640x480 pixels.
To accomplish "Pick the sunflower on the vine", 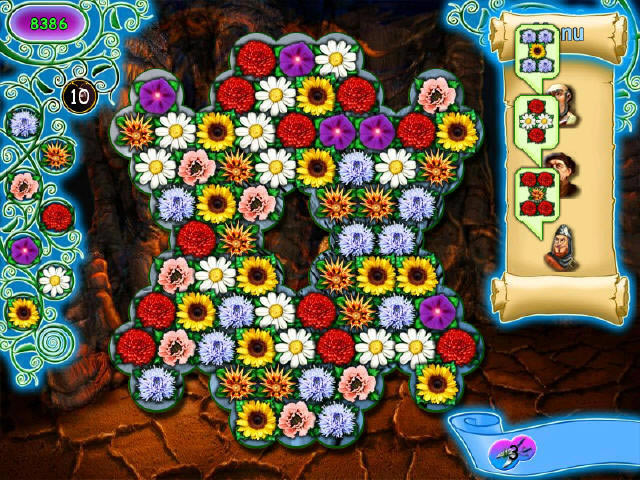I will [x=23, y=312].
